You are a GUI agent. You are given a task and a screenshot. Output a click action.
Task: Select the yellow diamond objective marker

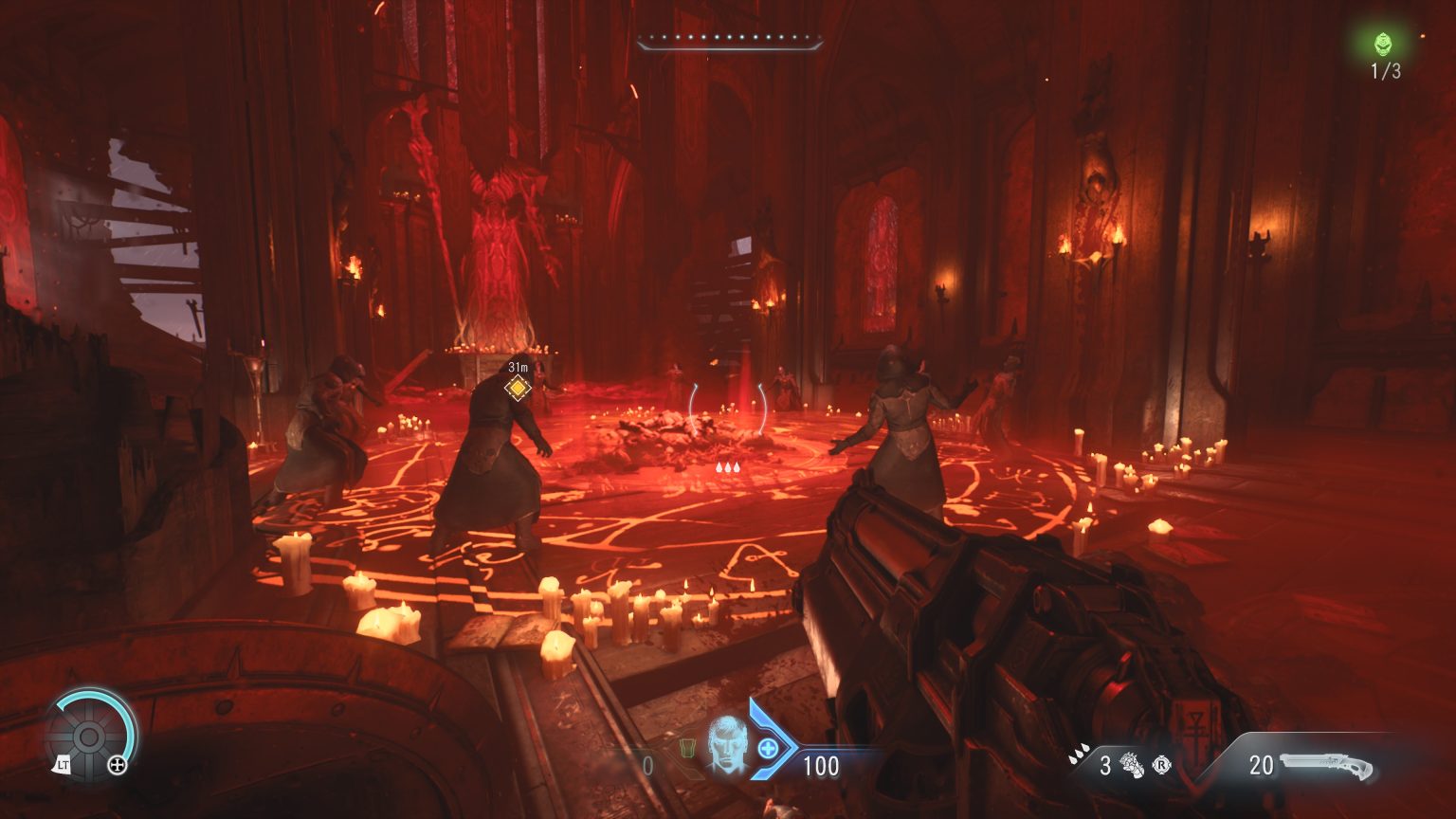pos(518,387)
